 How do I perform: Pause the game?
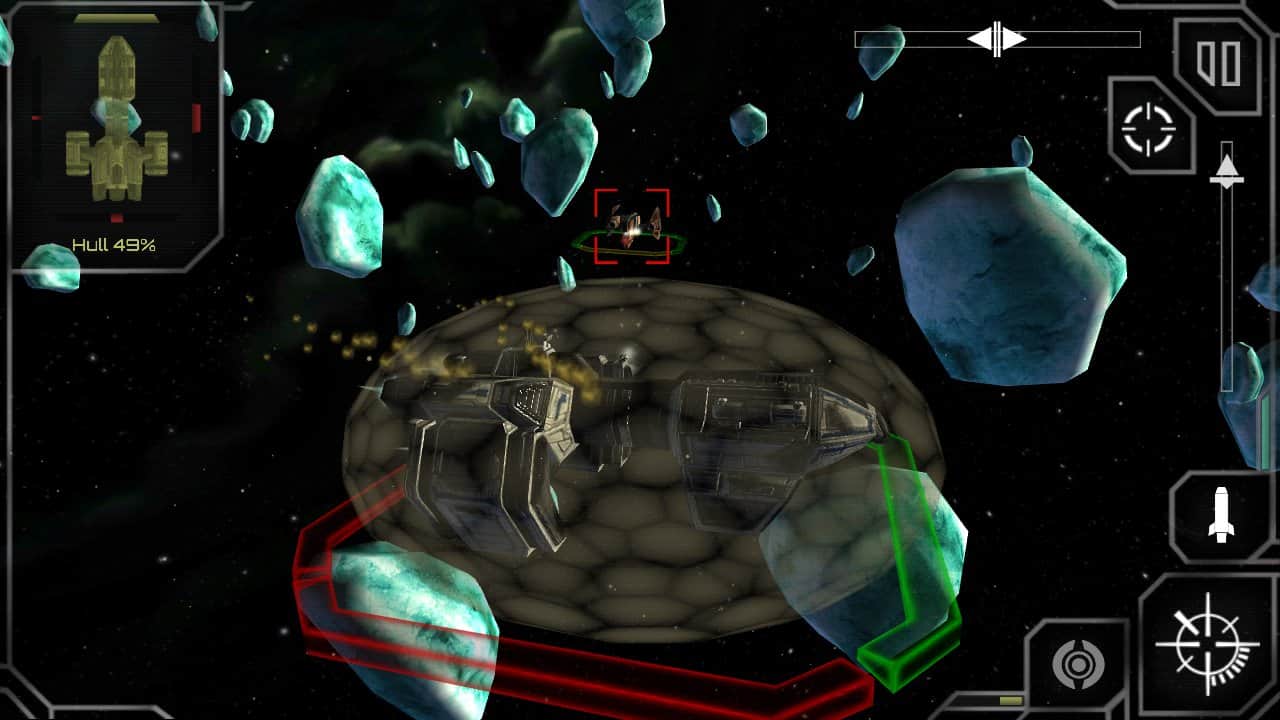click(x=1219, y=62)
